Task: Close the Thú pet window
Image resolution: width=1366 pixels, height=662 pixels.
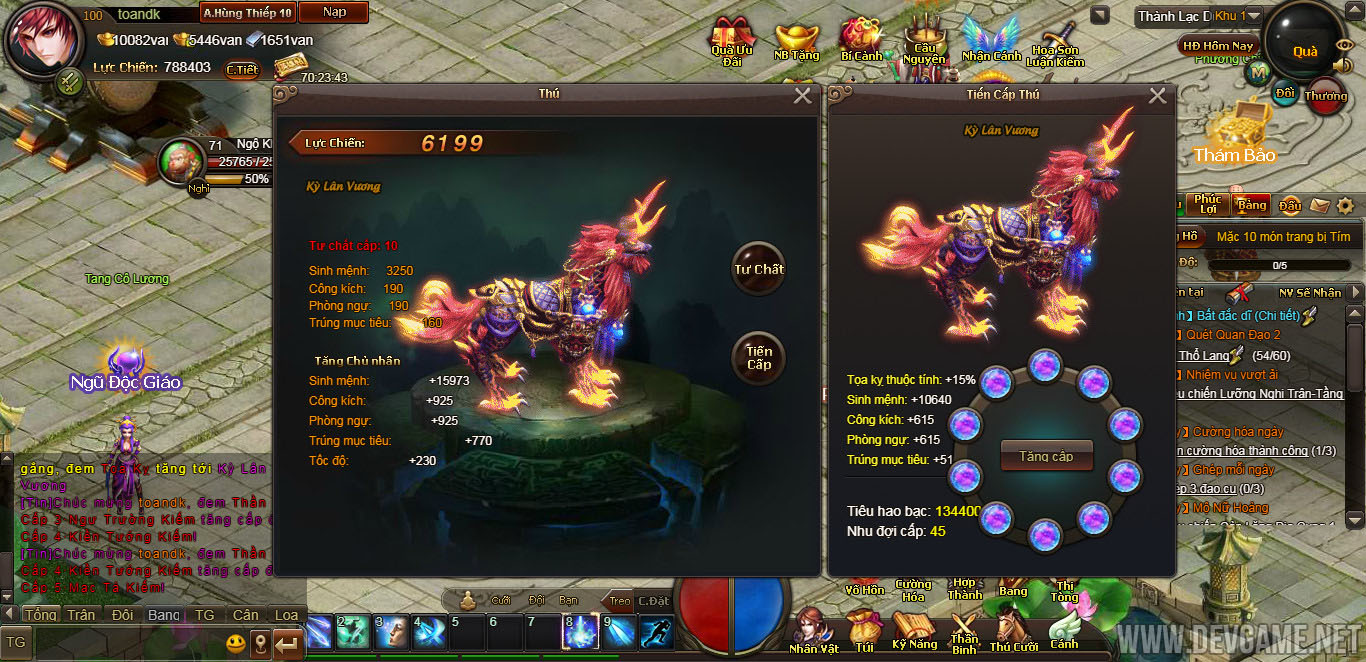Action: [802, 96]
